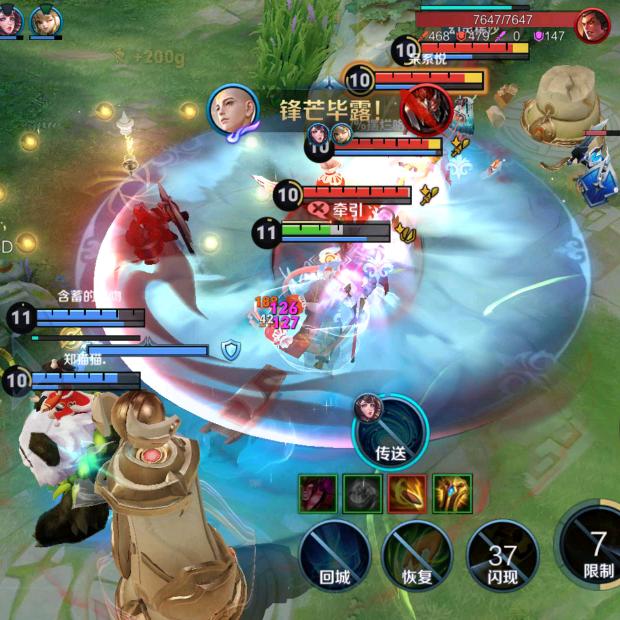
Task: Select the dark red hero item icon
Action: 318,493
